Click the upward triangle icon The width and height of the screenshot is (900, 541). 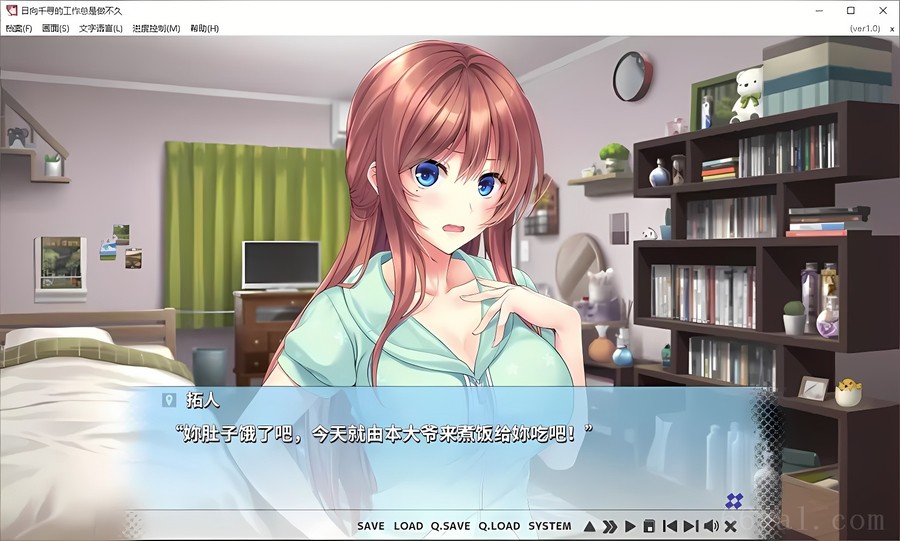(x=590, y=526)
